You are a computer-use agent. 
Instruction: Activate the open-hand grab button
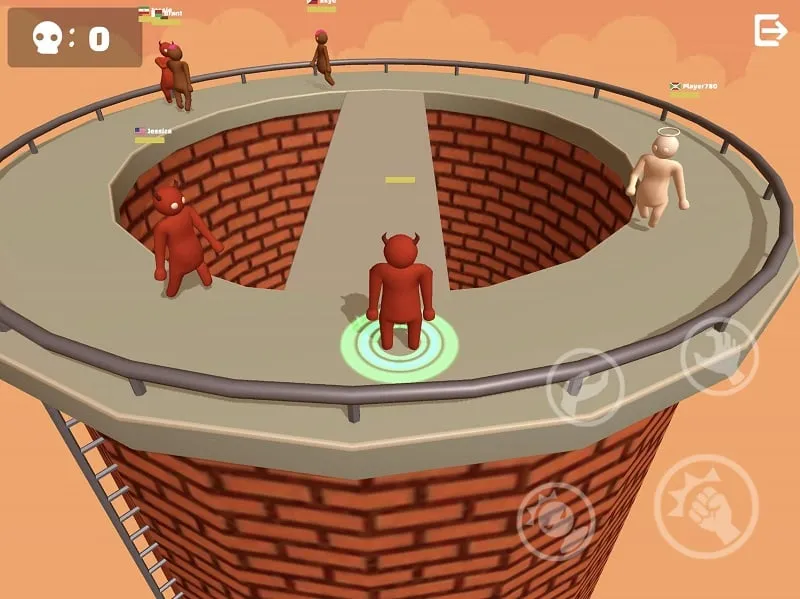click(719, 356)
